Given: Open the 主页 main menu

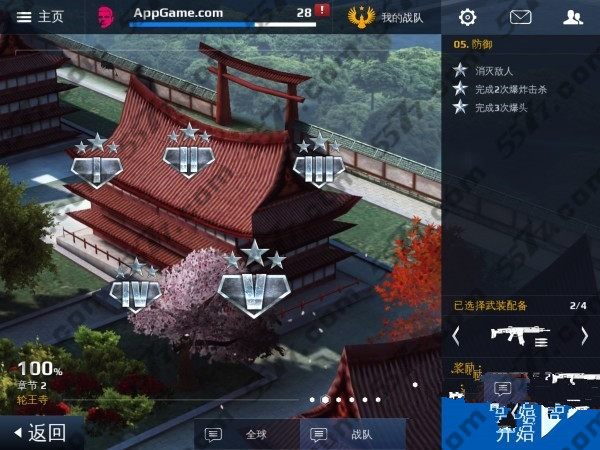Looking at the screenshot, I should tap(40, 16).
